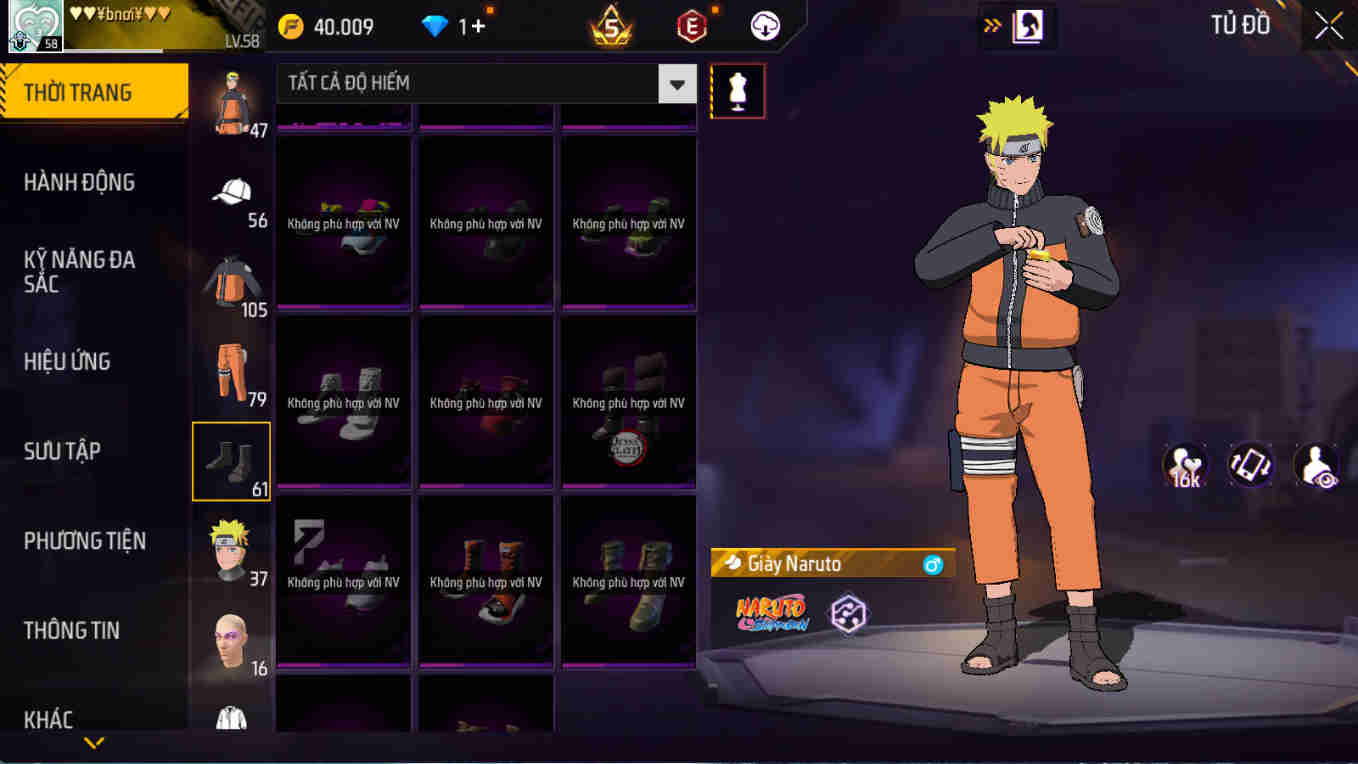Viewport: 1358px width, 764px height.
Task: Toggle the male gender icon on Giày Naruto bar
Action: click(x=934, y=563)
